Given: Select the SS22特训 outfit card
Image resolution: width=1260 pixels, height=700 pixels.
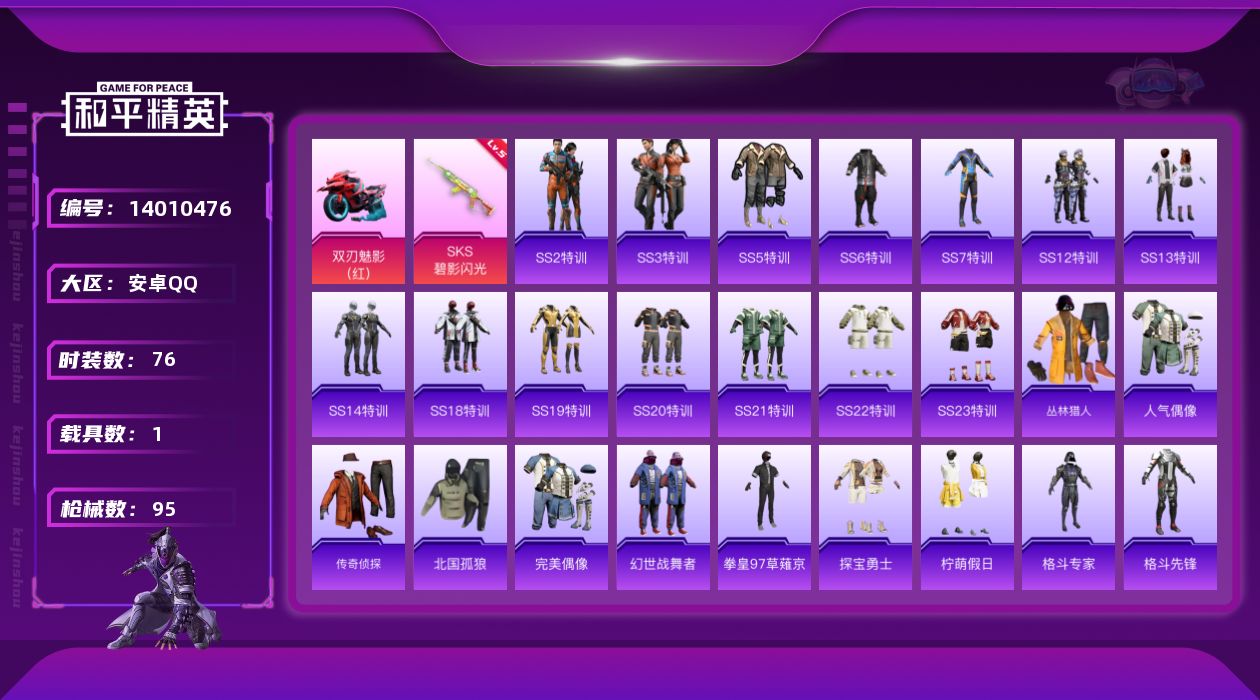Looking at the screenshot, I should (865, 364).
